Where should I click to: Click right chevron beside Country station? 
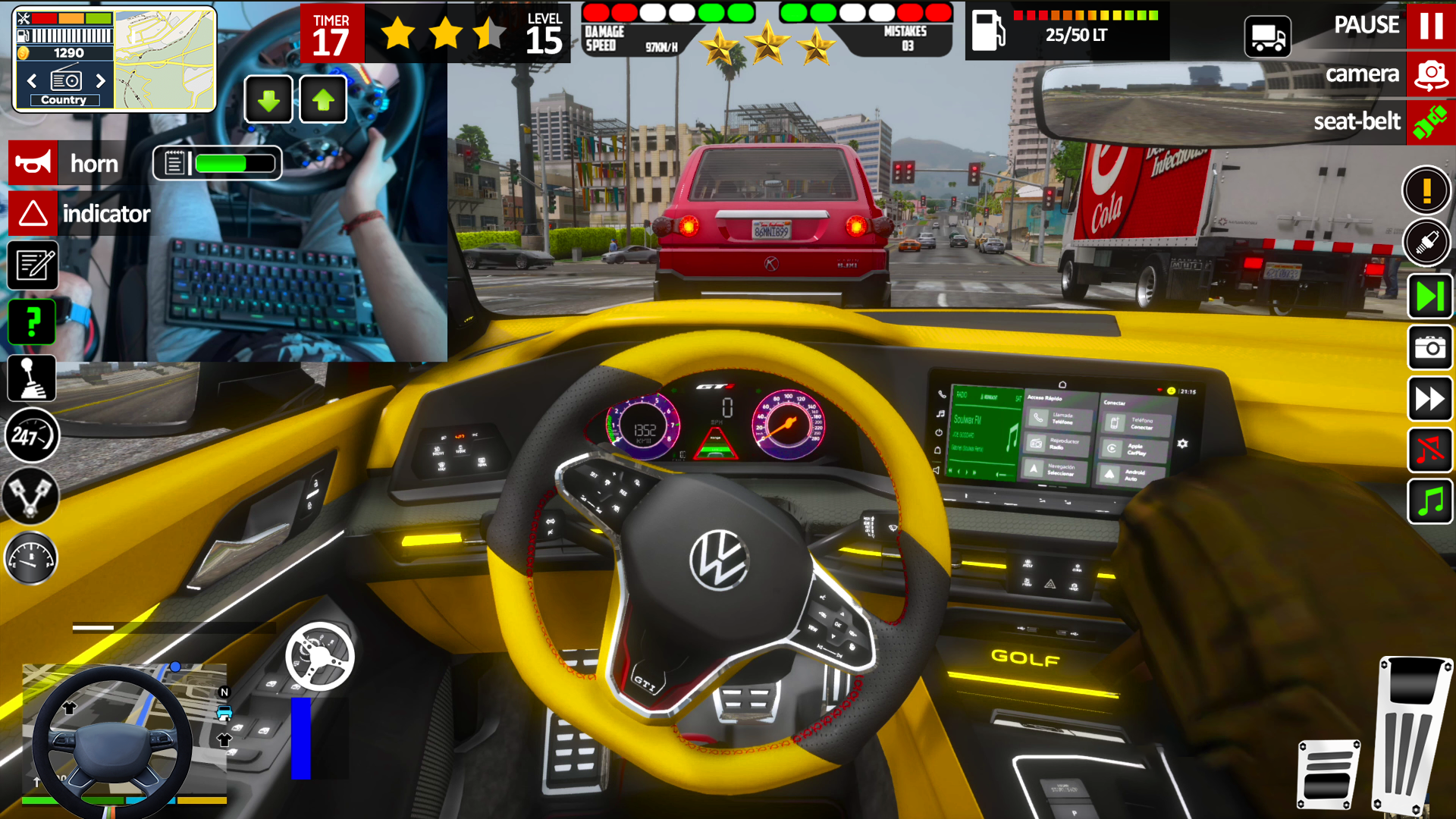(101, 80)
